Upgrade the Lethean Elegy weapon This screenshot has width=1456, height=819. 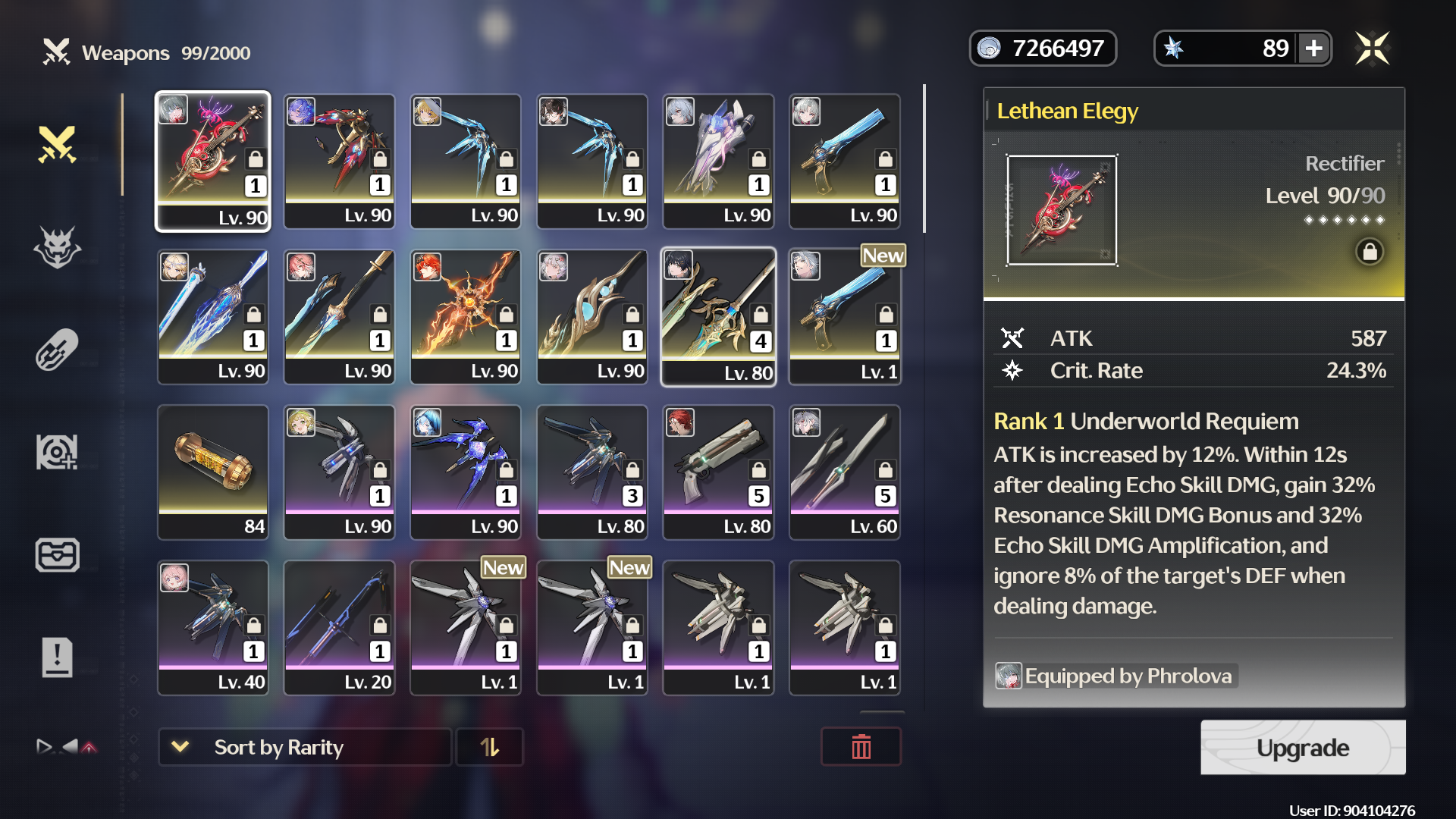1302,748
